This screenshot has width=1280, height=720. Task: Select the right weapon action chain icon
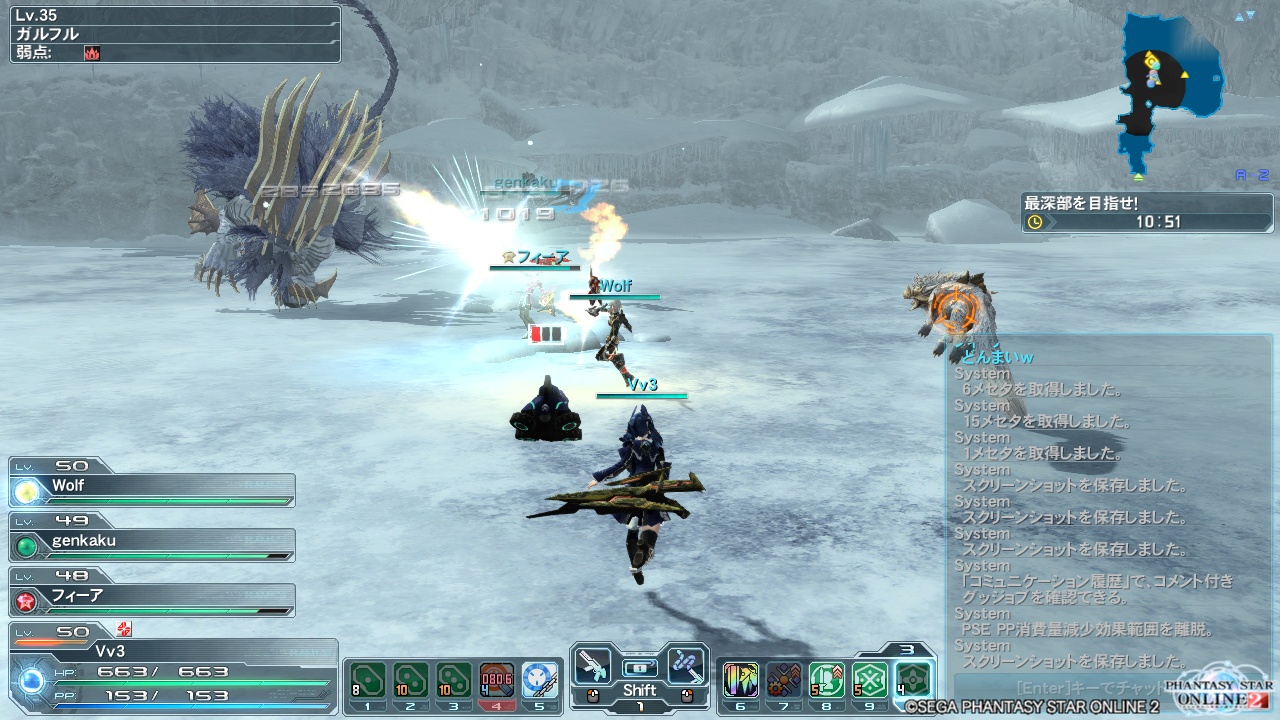(x=686, y=666)
